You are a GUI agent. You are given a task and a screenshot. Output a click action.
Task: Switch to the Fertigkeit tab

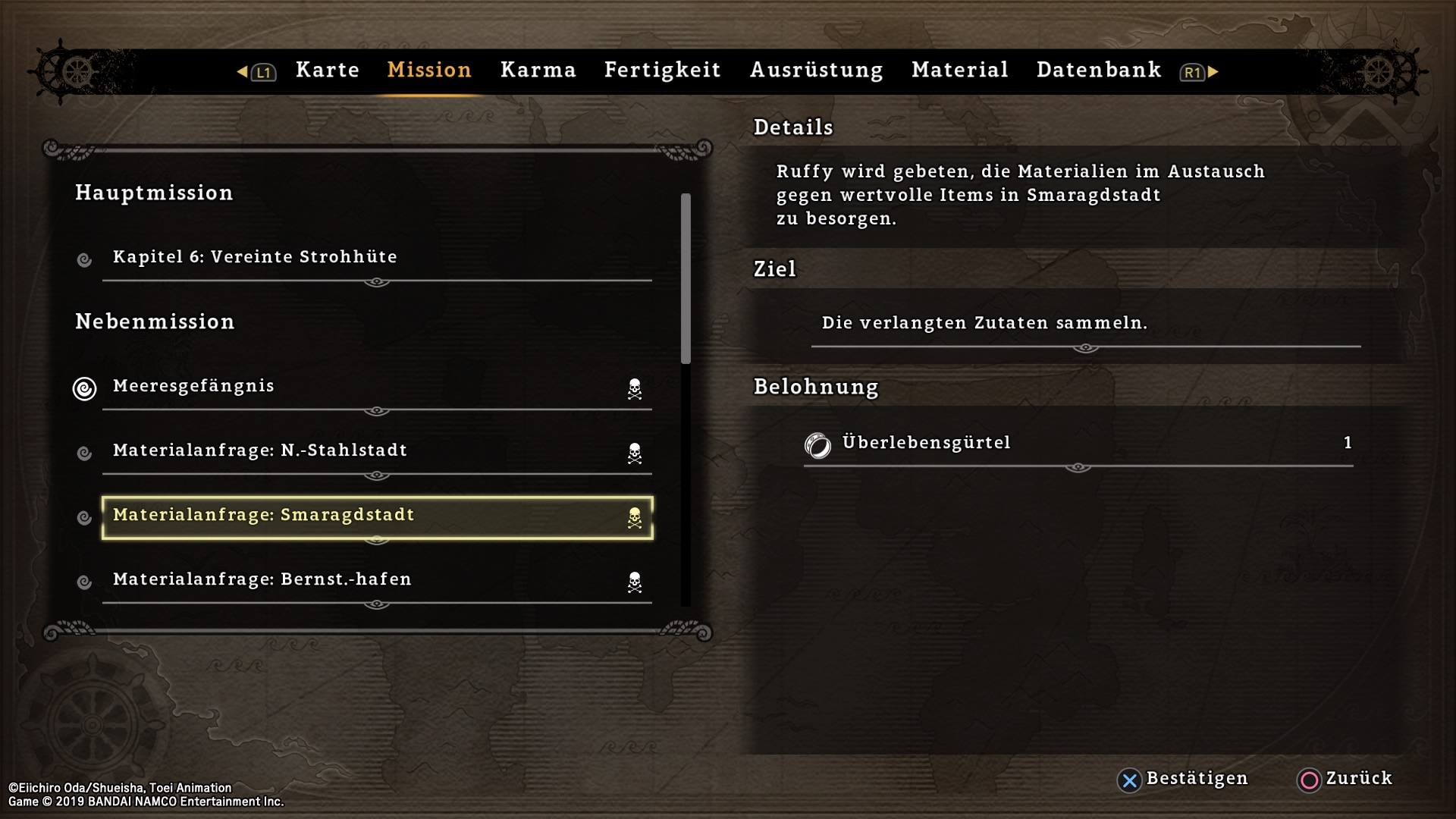662,70
